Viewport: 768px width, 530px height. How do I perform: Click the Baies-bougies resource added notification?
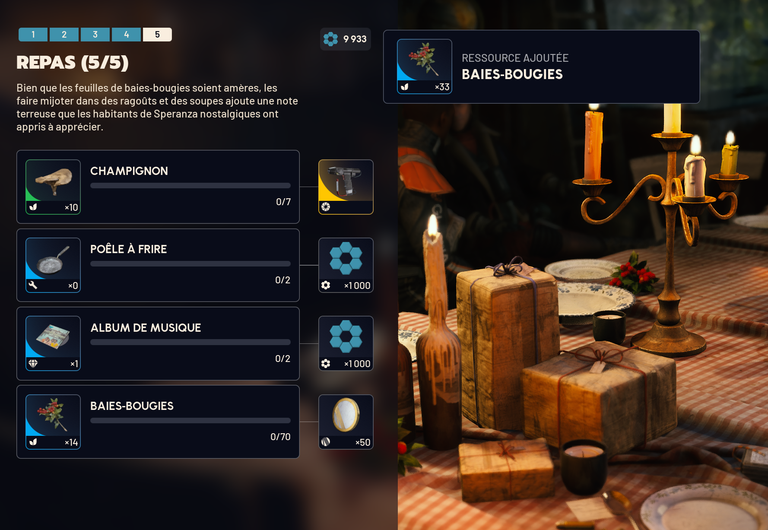pos(541,67)
